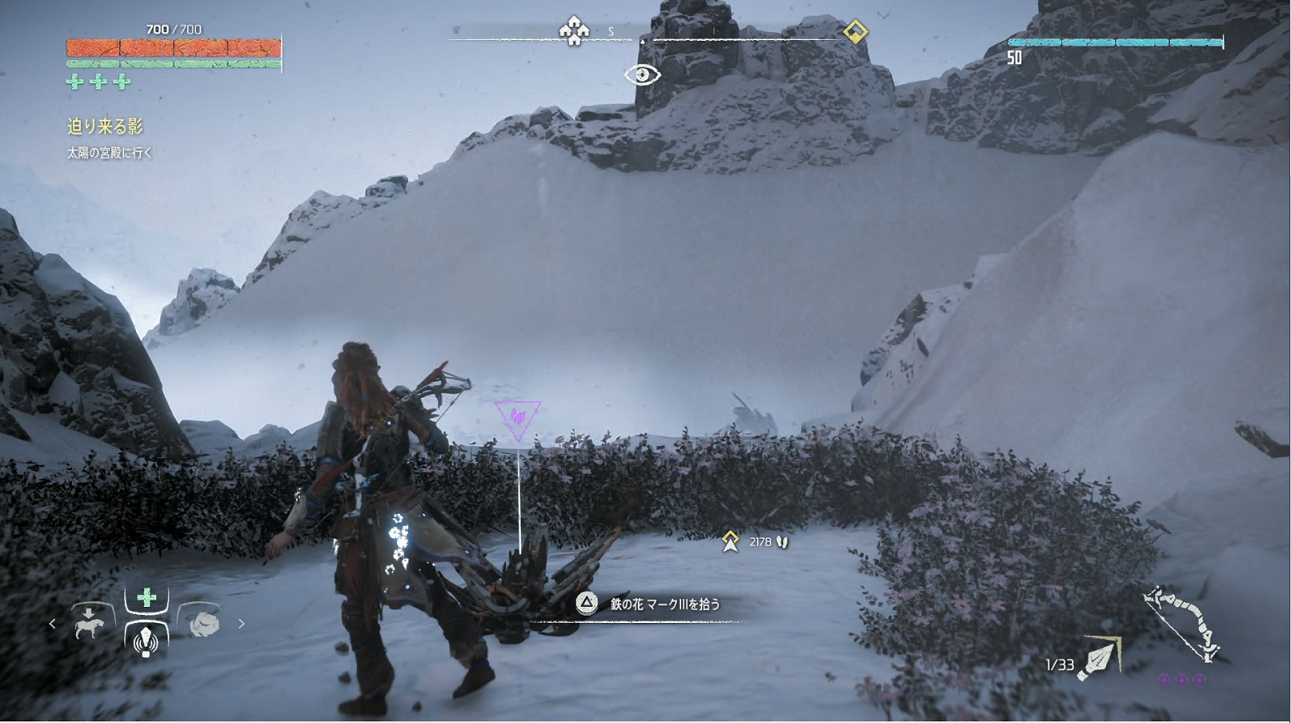Click the equipped bow weapon icon

tap(1184, 622)
